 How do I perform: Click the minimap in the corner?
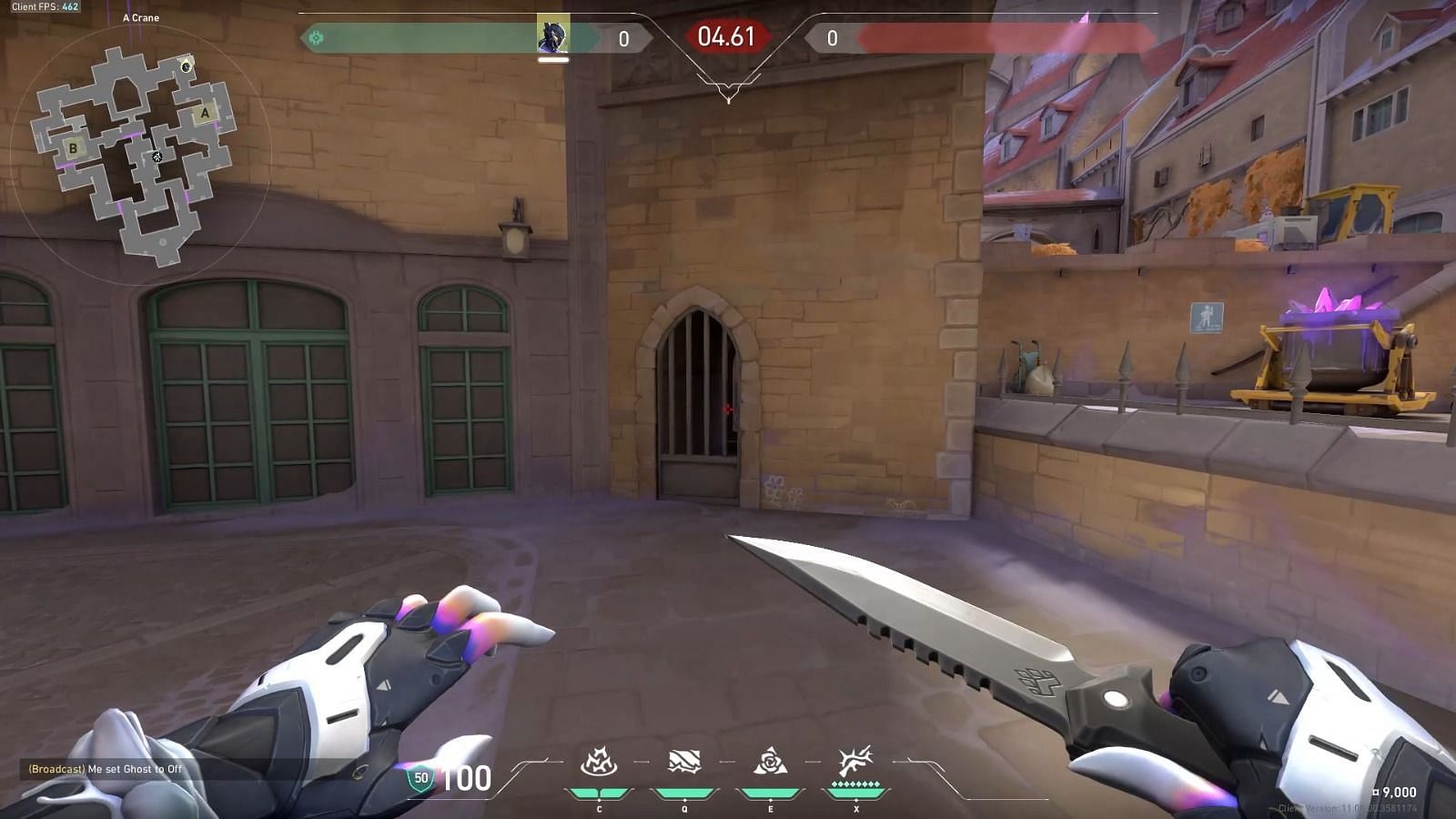(x=136, y=155)
